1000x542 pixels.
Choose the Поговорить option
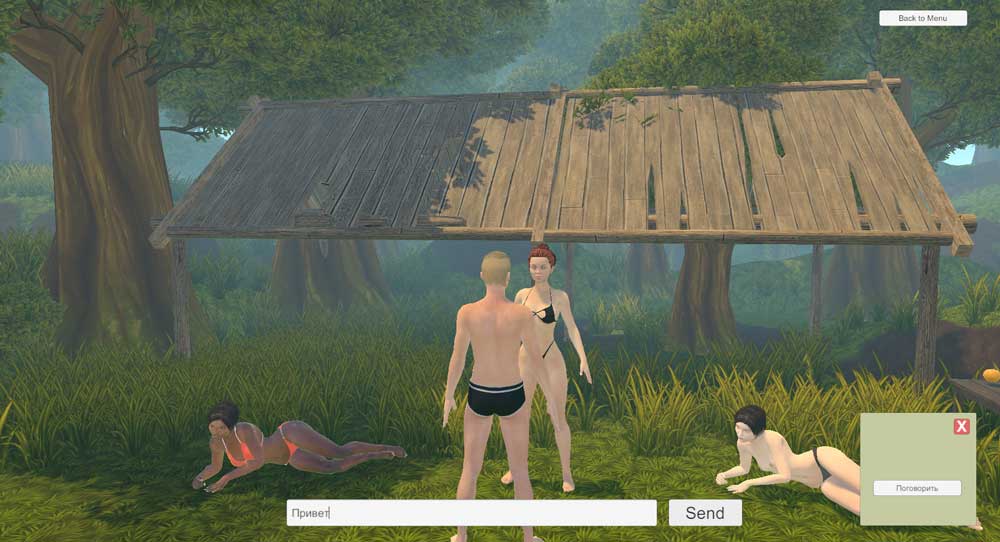tap(917, 488)
